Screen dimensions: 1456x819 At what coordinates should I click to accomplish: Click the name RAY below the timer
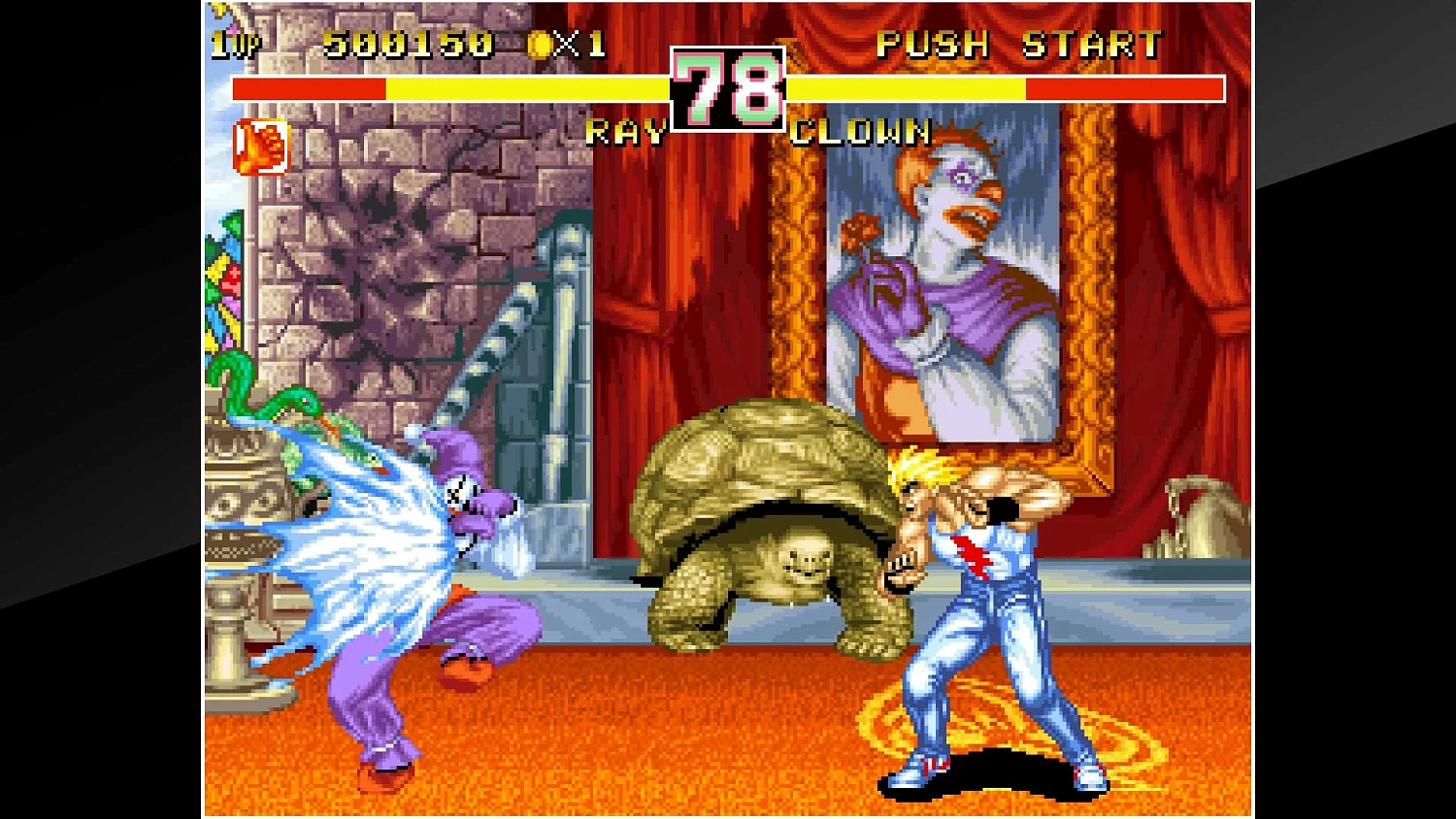pos(626,133)
